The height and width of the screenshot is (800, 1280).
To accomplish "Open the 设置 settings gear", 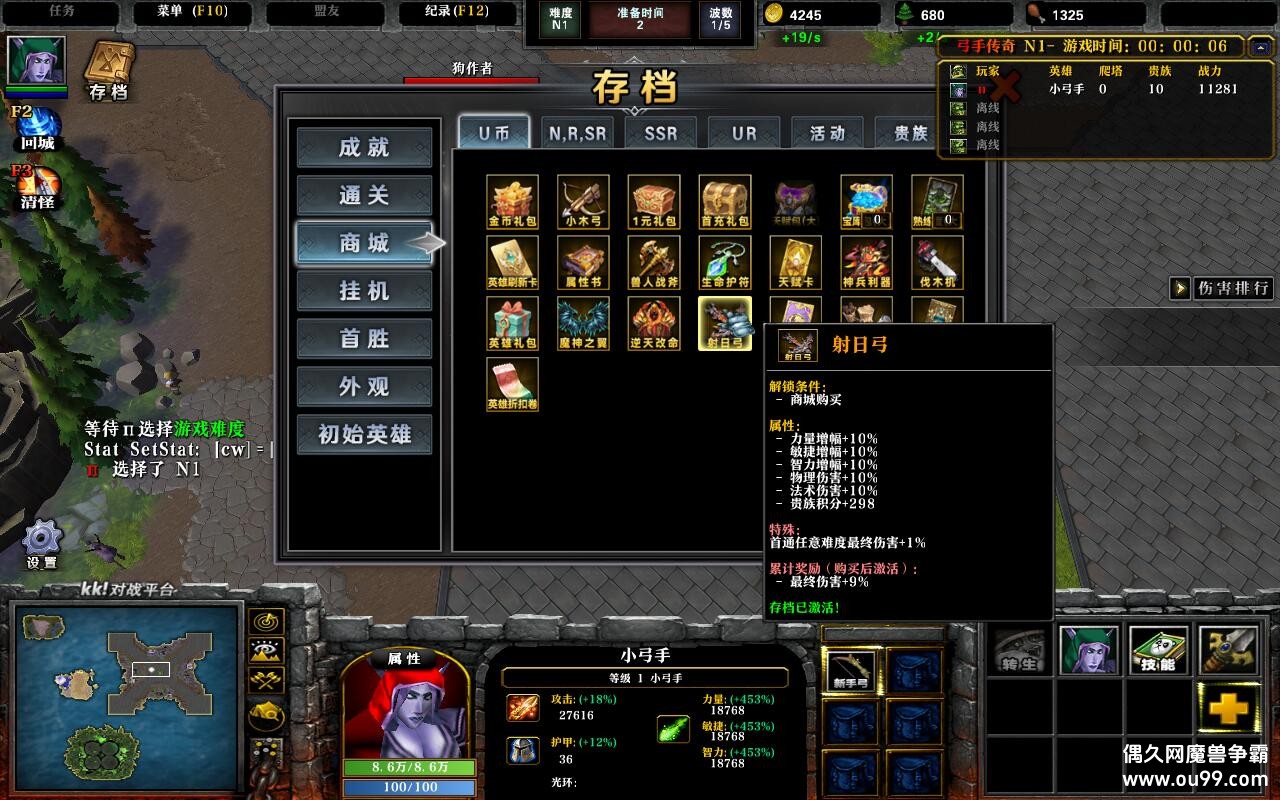I will [x=42, y=543].
